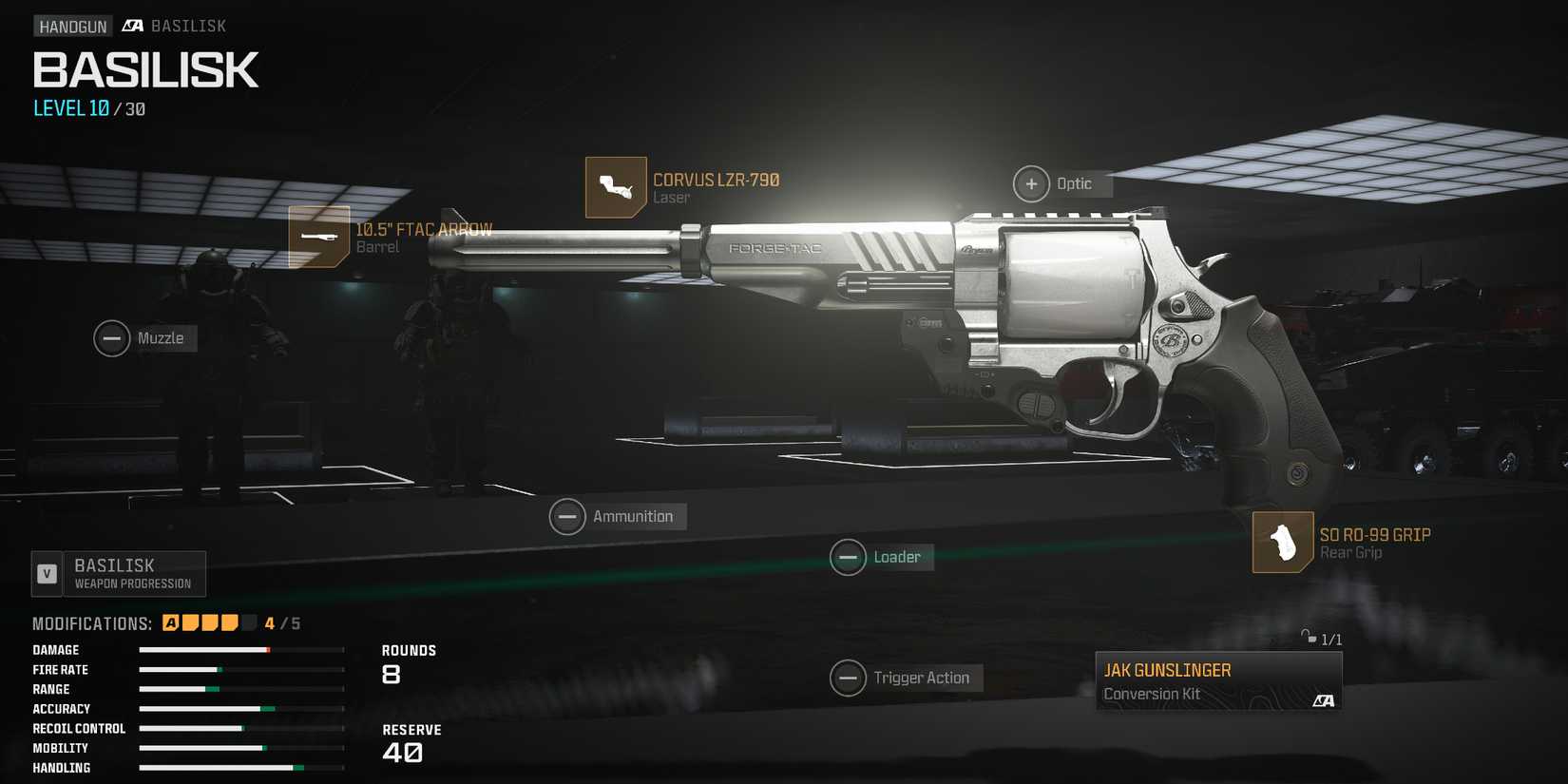Open the Corvus LZR-790 laser slot
1568x784 pixels.
614,187
